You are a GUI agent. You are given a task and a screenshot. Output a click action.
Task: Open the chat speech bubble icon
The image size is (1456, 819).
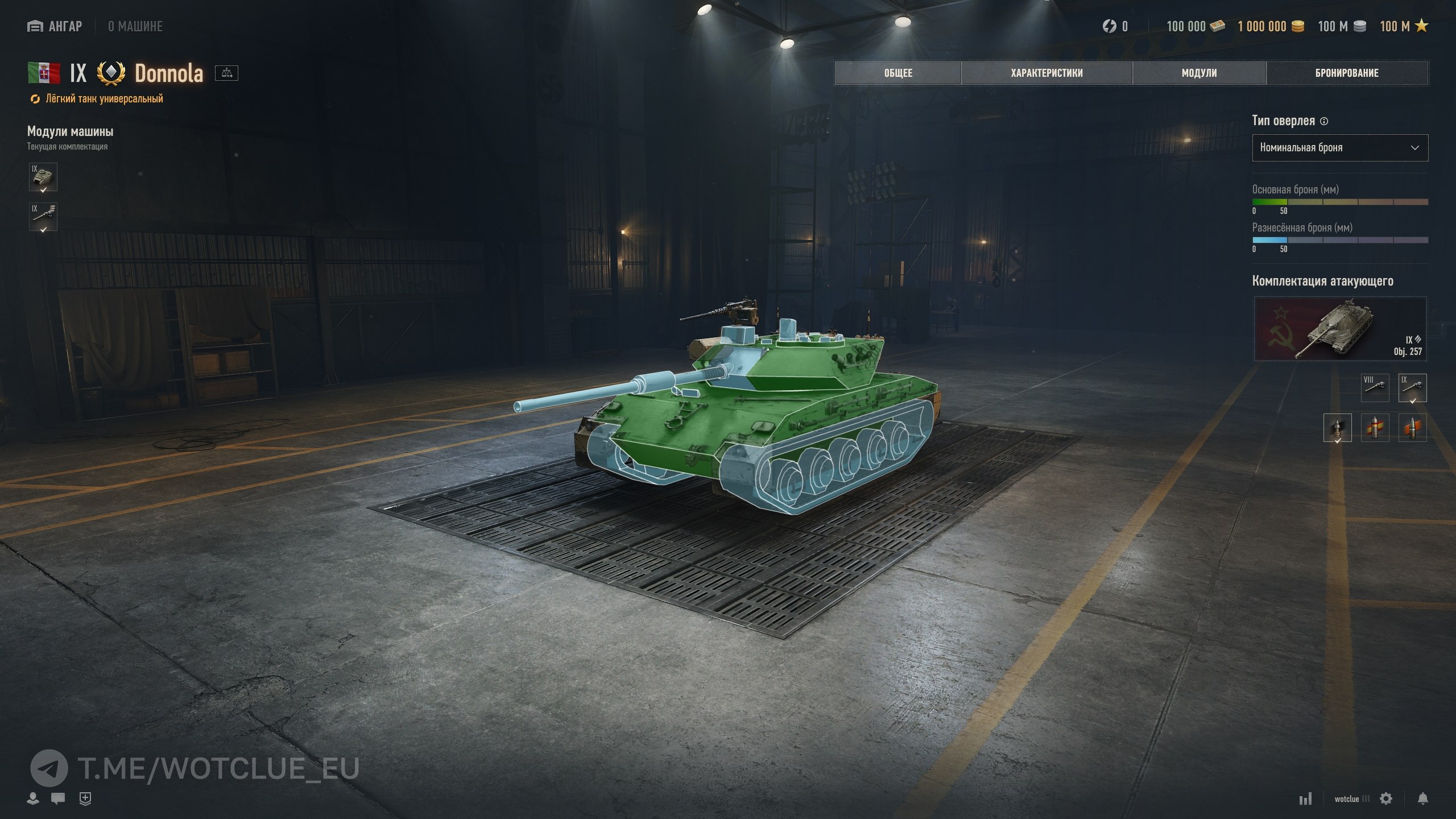coord(57,799)
